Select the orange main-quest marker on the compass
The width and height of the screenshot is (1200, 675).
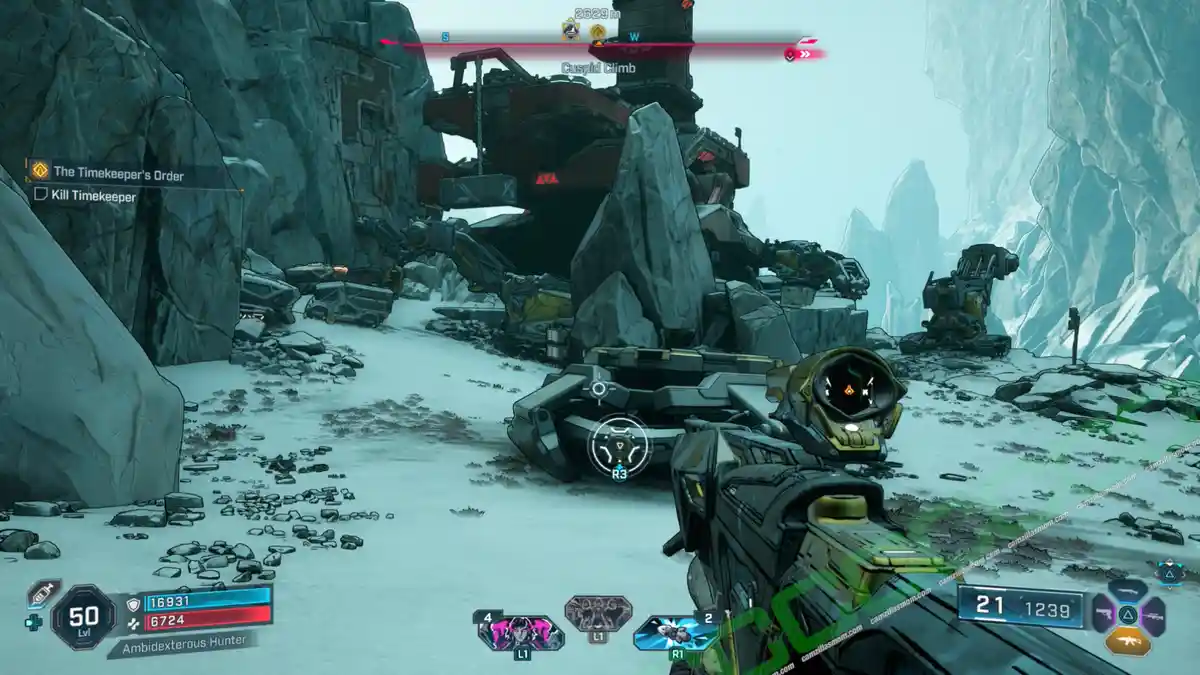pos(598,33)
